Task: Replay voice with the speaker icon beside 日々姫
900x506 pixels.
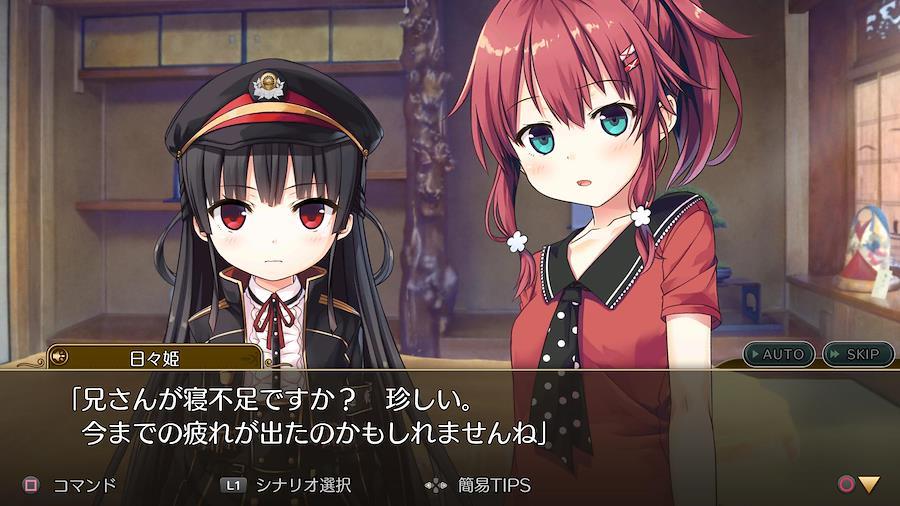Action: (59, 356)
